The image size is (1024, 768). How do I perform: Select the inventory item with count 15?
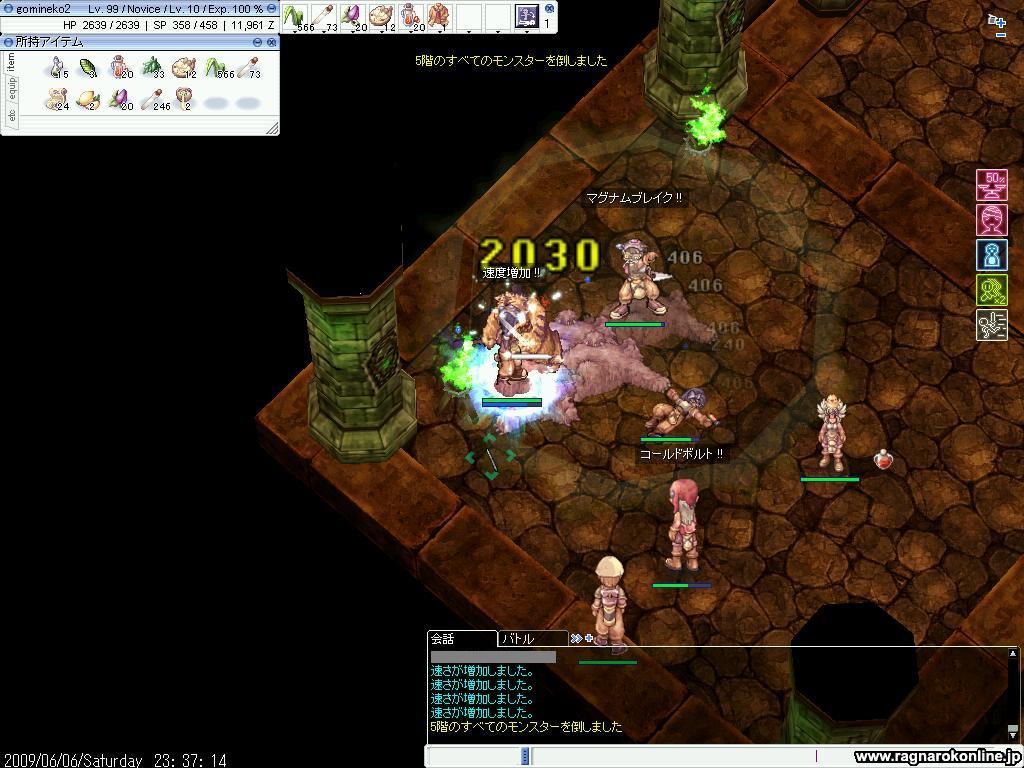coord(57,67)
